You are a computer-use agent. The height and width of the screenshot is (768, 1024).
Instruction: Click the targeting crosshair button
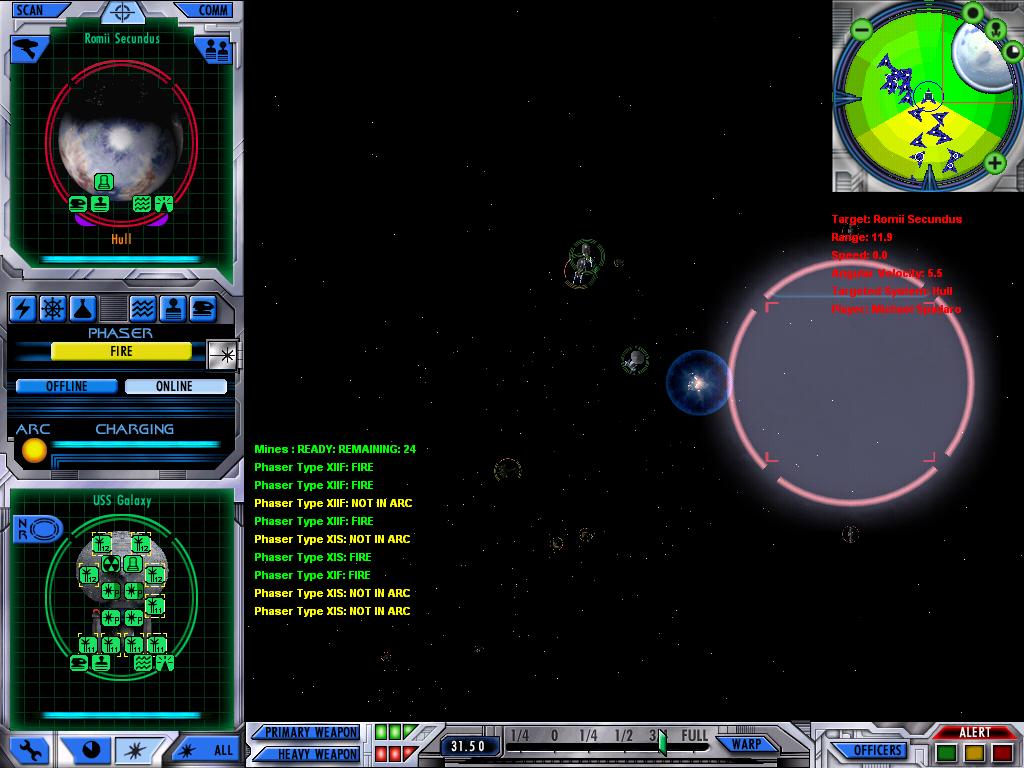122,13
